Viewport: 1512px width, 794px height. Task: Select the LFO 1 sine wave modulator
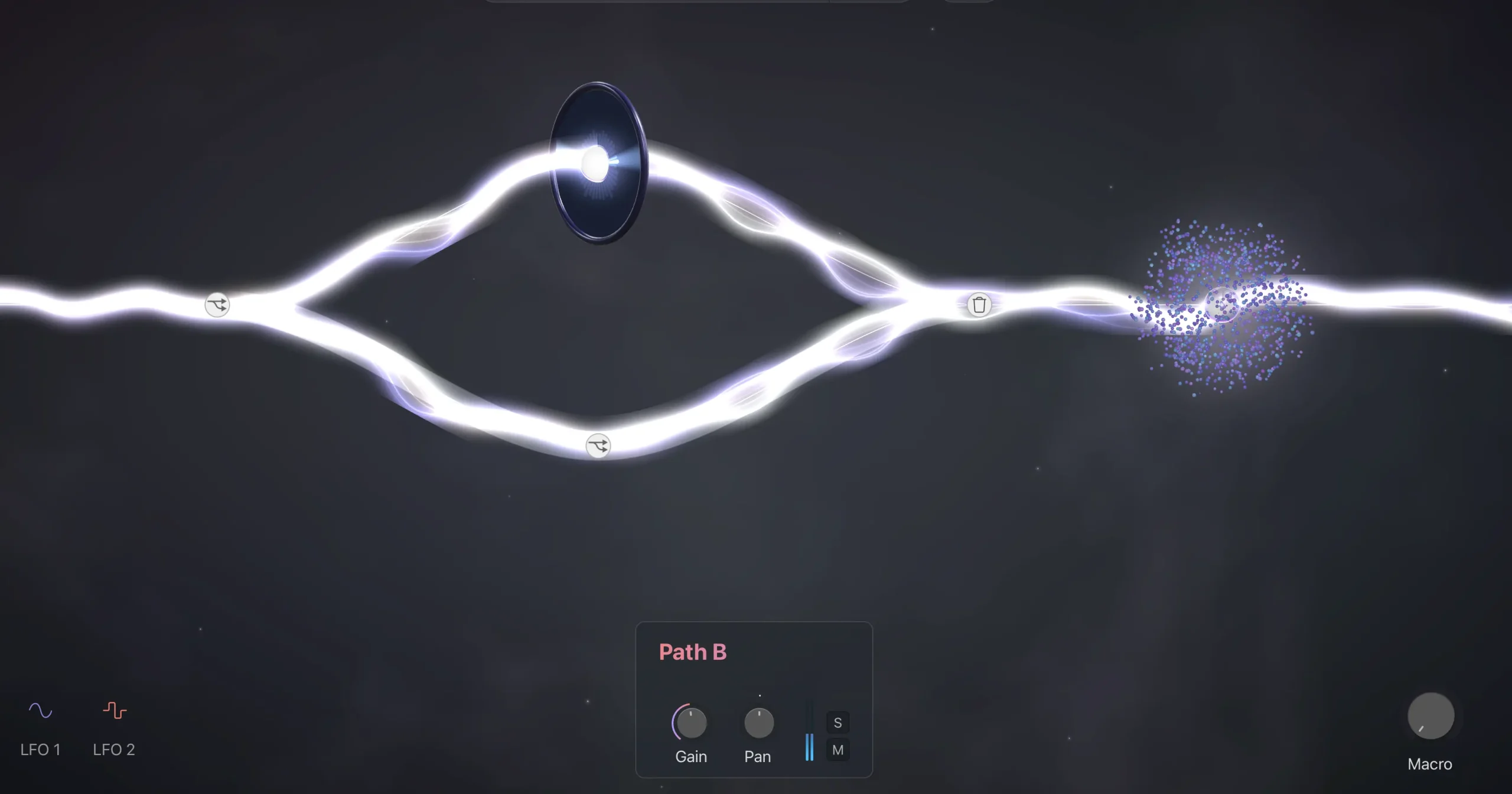[40, 711]
